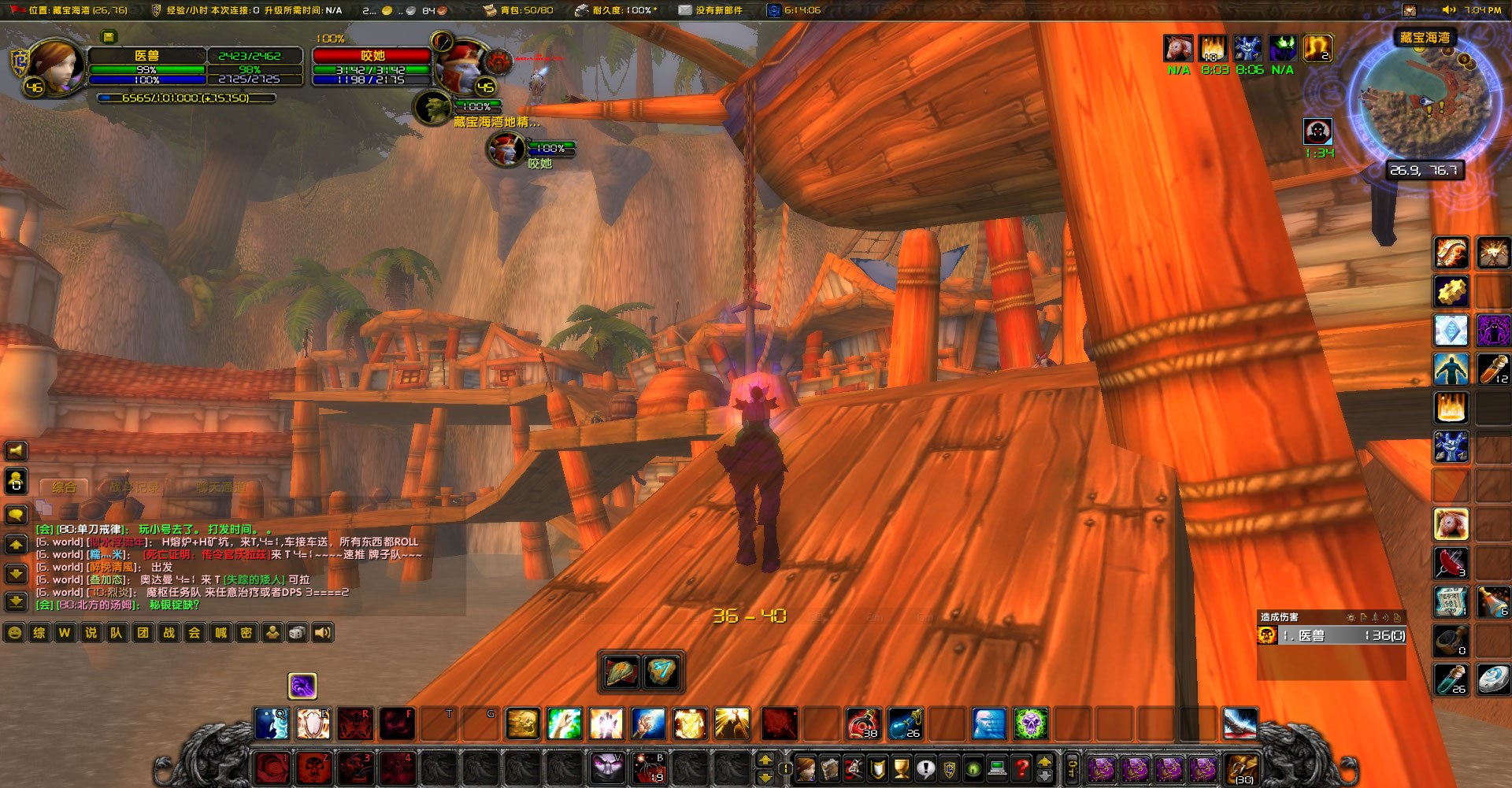Click the experience progress bar under the player frame

[187, 98]
